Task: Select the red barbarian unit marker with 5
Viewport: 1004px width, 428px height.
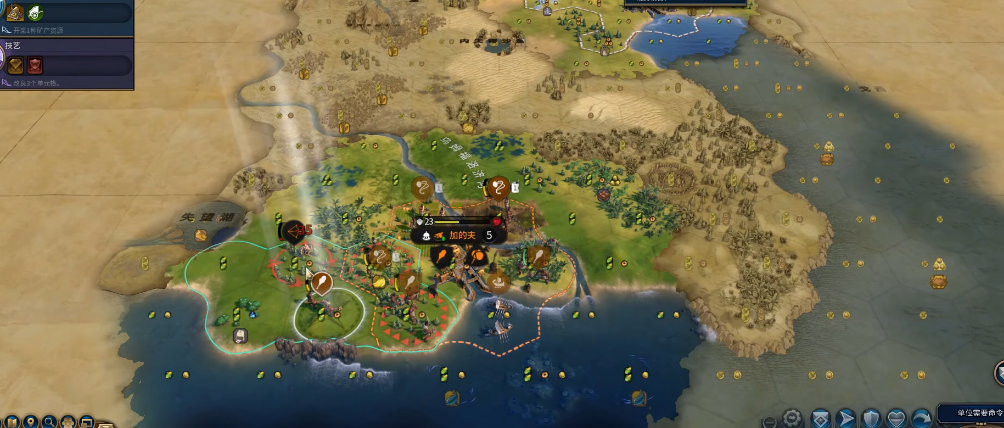Action: tap(295, 231)
